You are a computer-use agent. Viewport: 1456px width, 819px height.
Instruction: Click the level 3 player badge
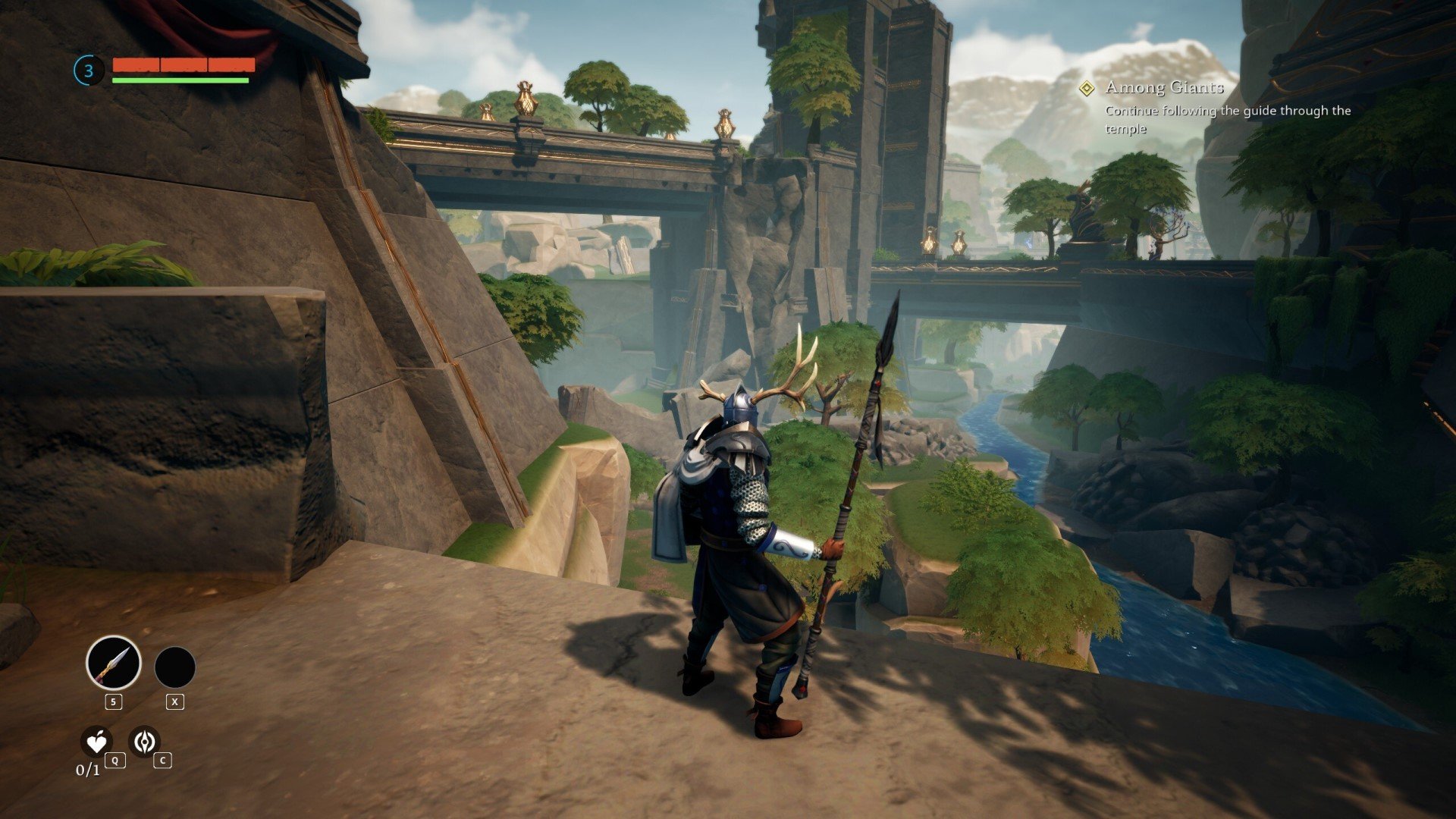click(x=89, y=71)
